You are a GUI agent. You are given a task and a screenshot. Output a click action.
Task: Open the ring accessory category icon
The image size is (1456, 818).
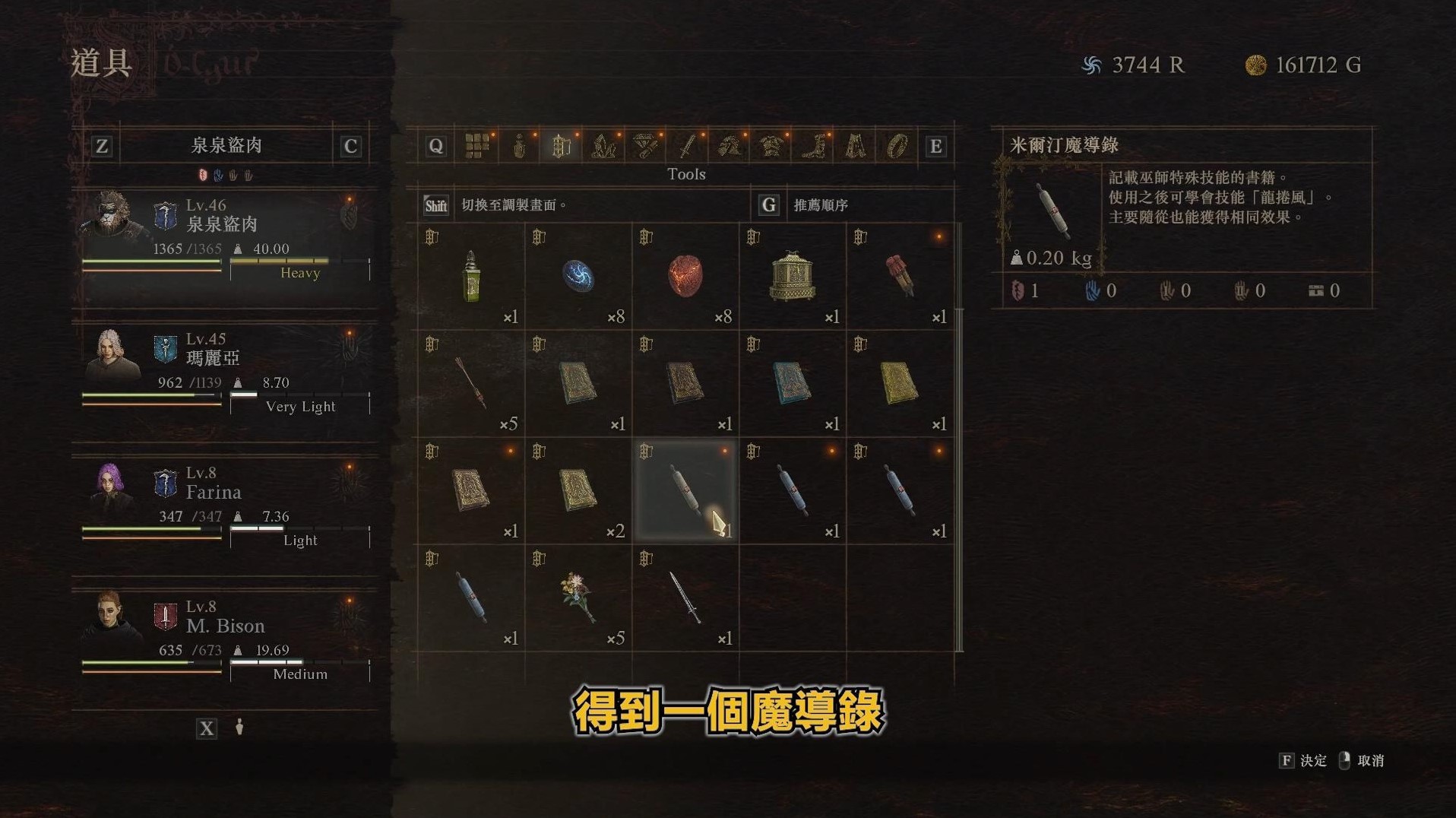(897, 146)
